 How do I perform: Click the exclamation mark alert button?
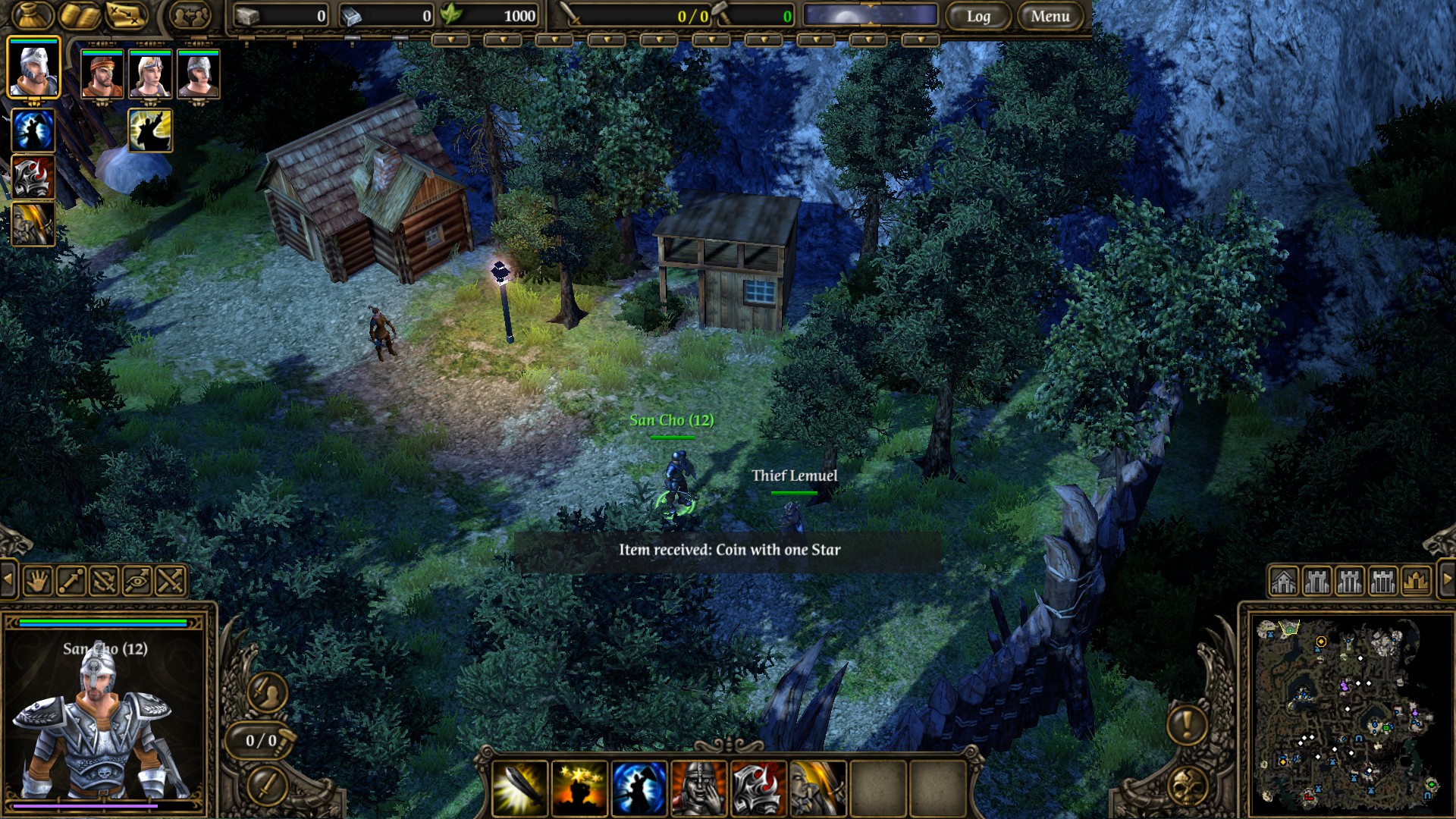pyautogui.click(x=1187, y=723)
